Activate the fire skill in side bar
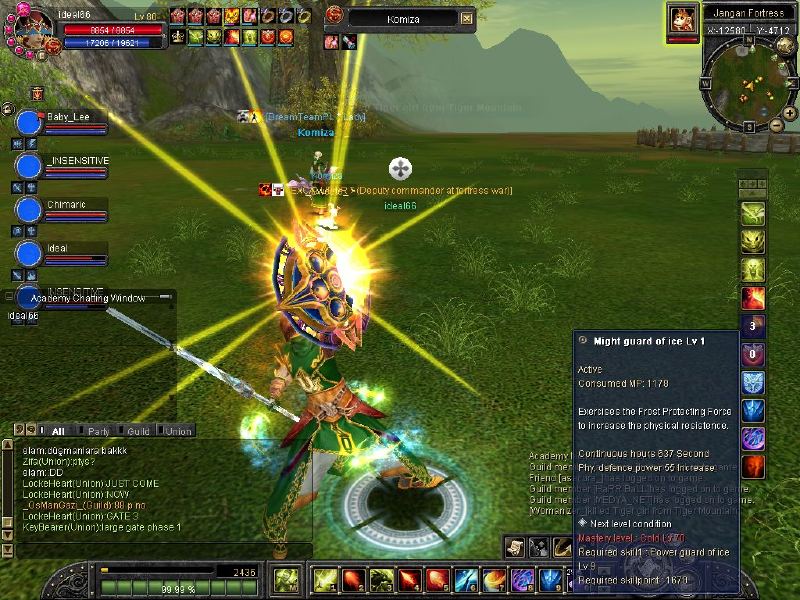The height and width of the screenshot is (600, 800). point(752,297)
